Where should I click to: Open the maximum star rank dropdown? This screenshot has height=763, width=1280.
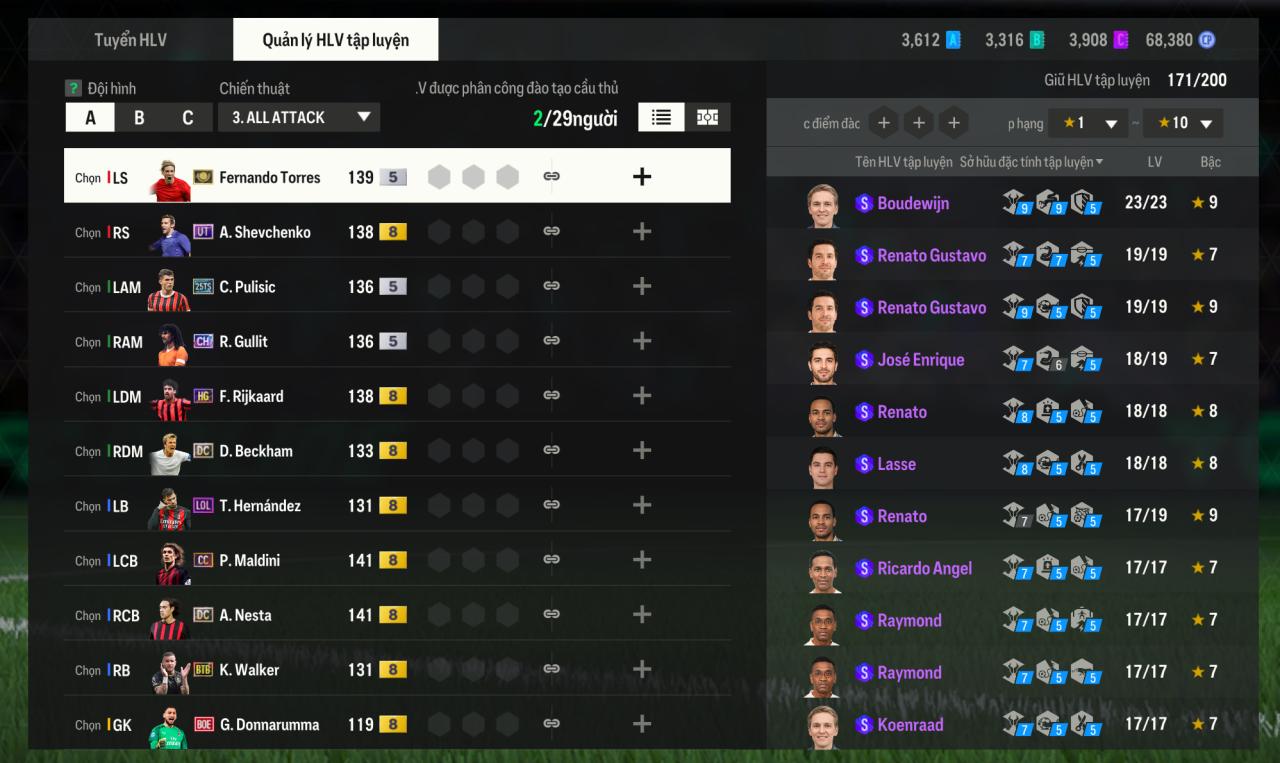1182,123
